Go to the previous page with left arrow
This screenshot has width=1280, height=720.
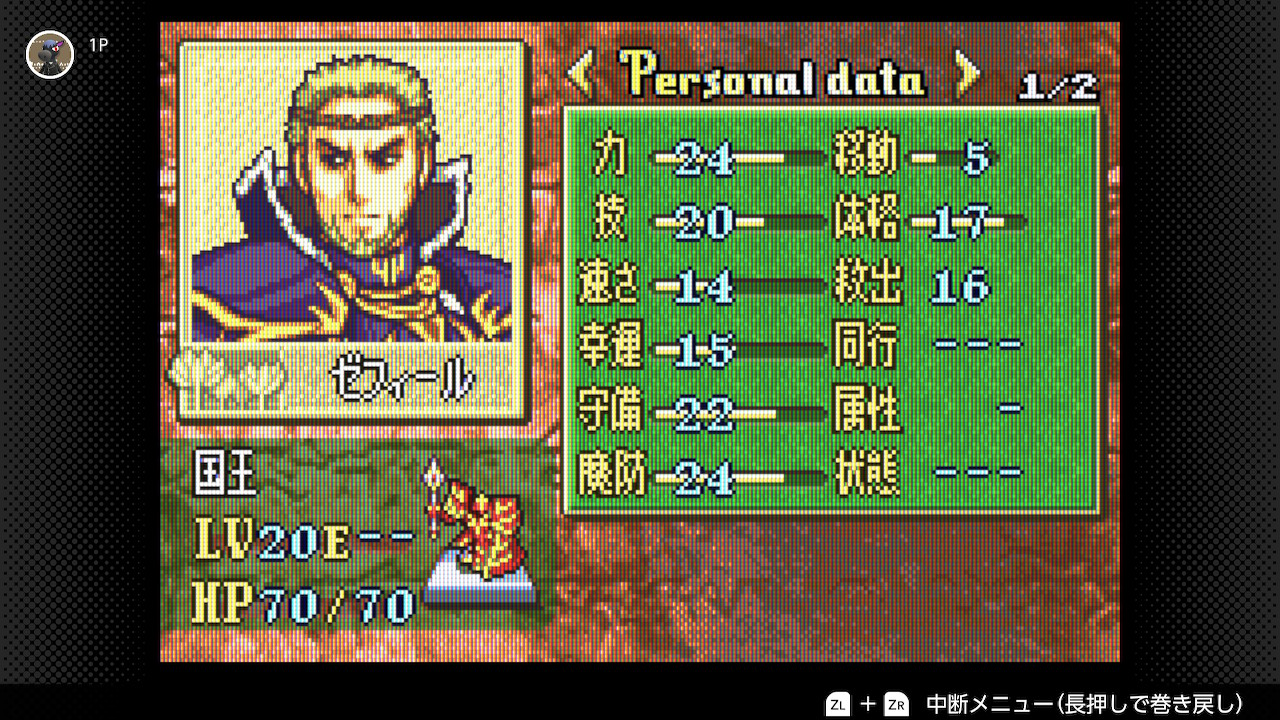point(581,73)
